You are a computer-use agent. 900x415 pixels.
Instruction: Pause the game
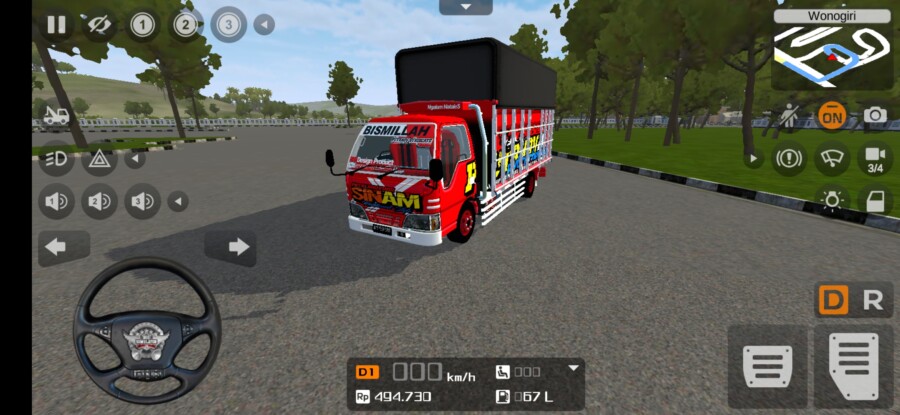click(56, 25)
